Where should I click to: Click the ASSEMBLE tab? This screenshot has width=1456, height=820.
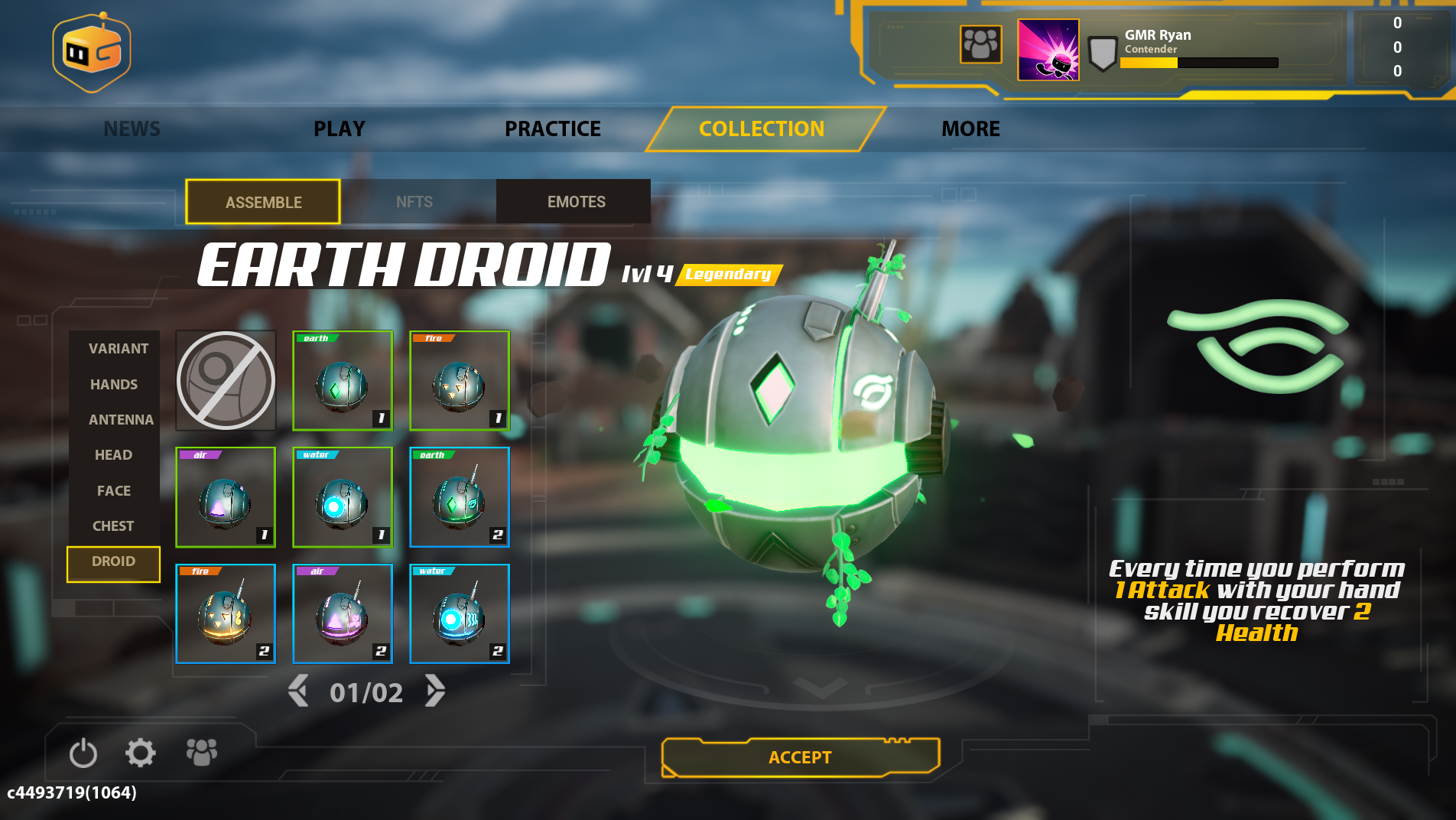click(x=263, y=202)
